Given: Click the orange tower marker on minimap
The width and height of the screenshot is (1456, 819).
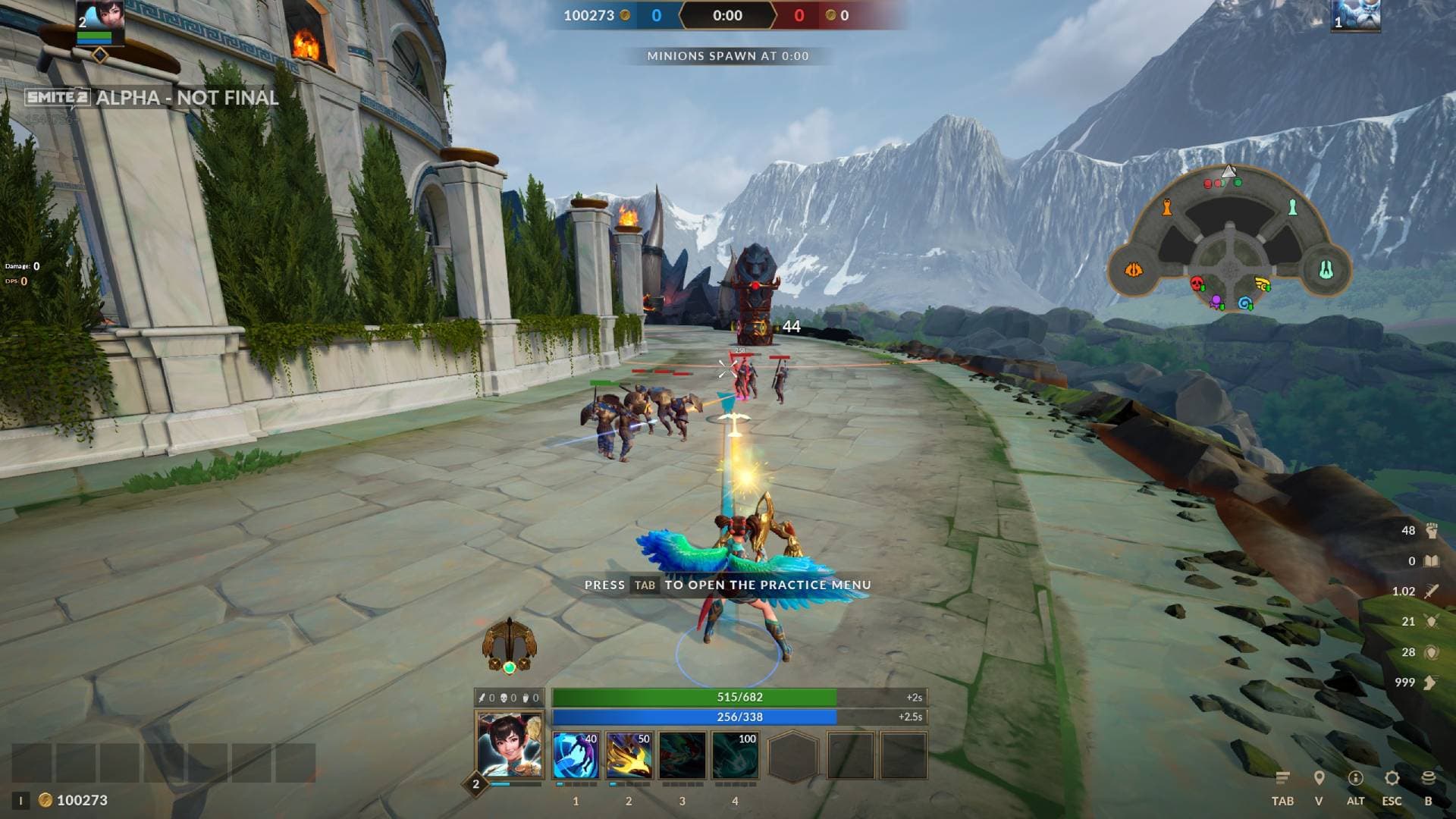Looking at the screenshot, I should 1168,206.
